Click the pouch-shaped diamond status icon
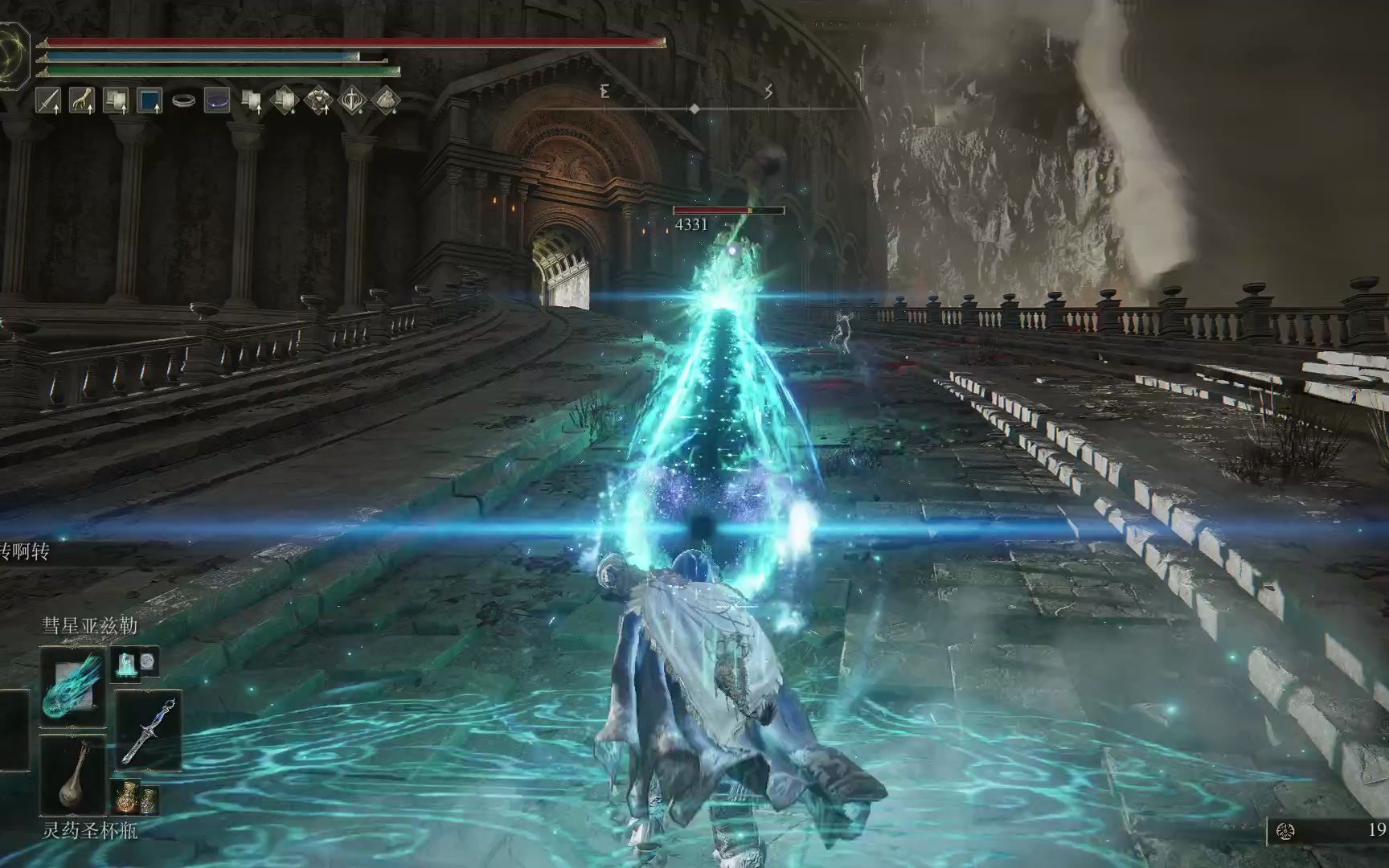1389x868 pixels. point(387,100)
